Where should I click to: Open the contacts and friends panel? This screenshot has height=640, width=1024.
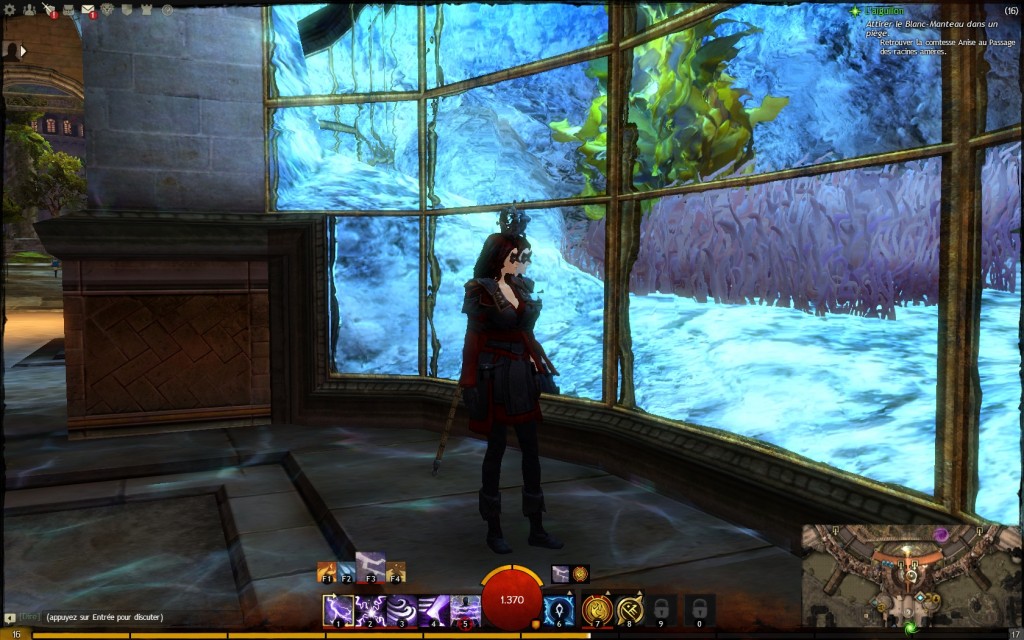point(28,10)
